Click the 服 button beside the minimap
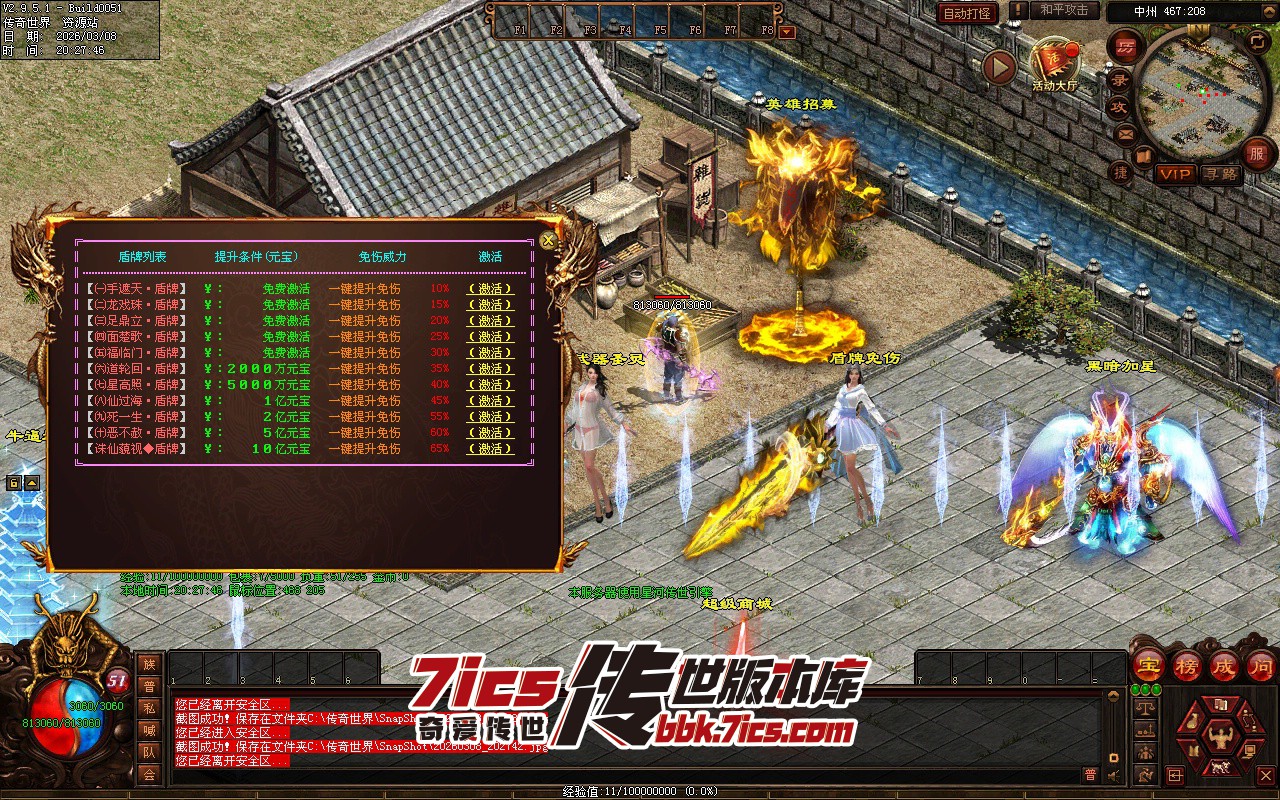 click(1257, 154)
